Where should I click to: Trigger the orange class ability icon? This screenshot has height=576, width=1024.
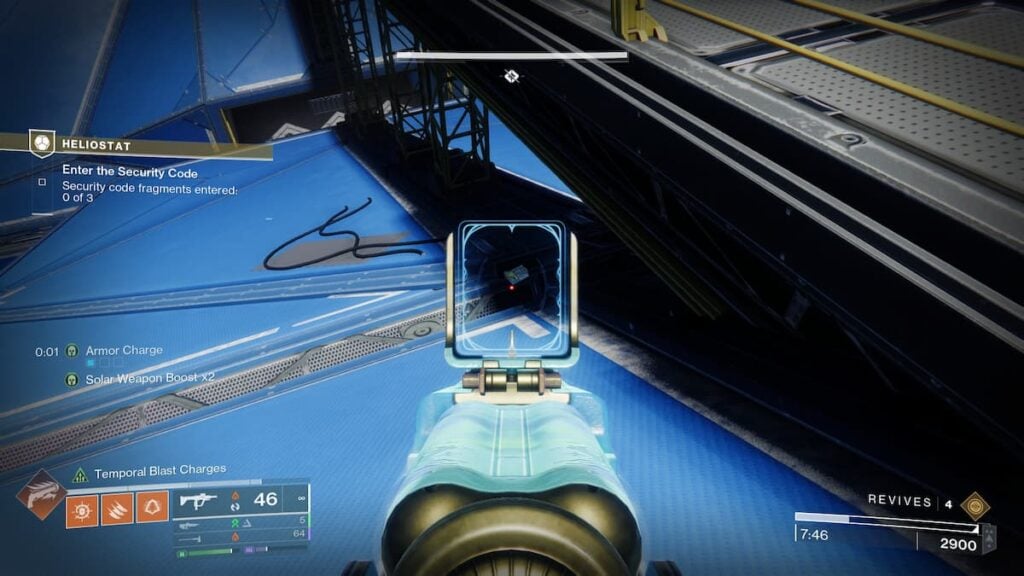[x=152, y=507]
